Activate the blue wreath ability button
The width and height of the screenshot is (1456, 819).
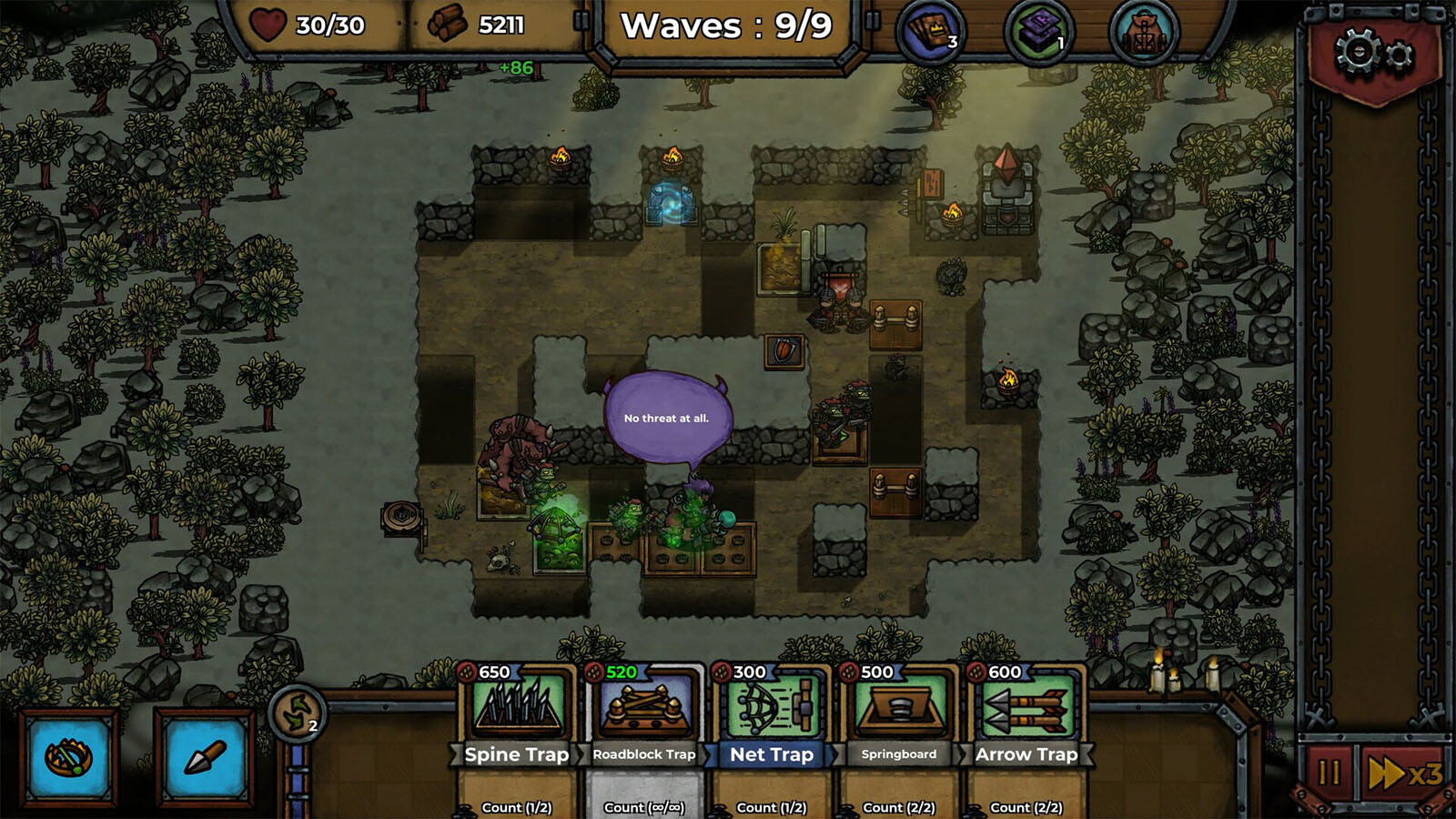pos(69,757)
